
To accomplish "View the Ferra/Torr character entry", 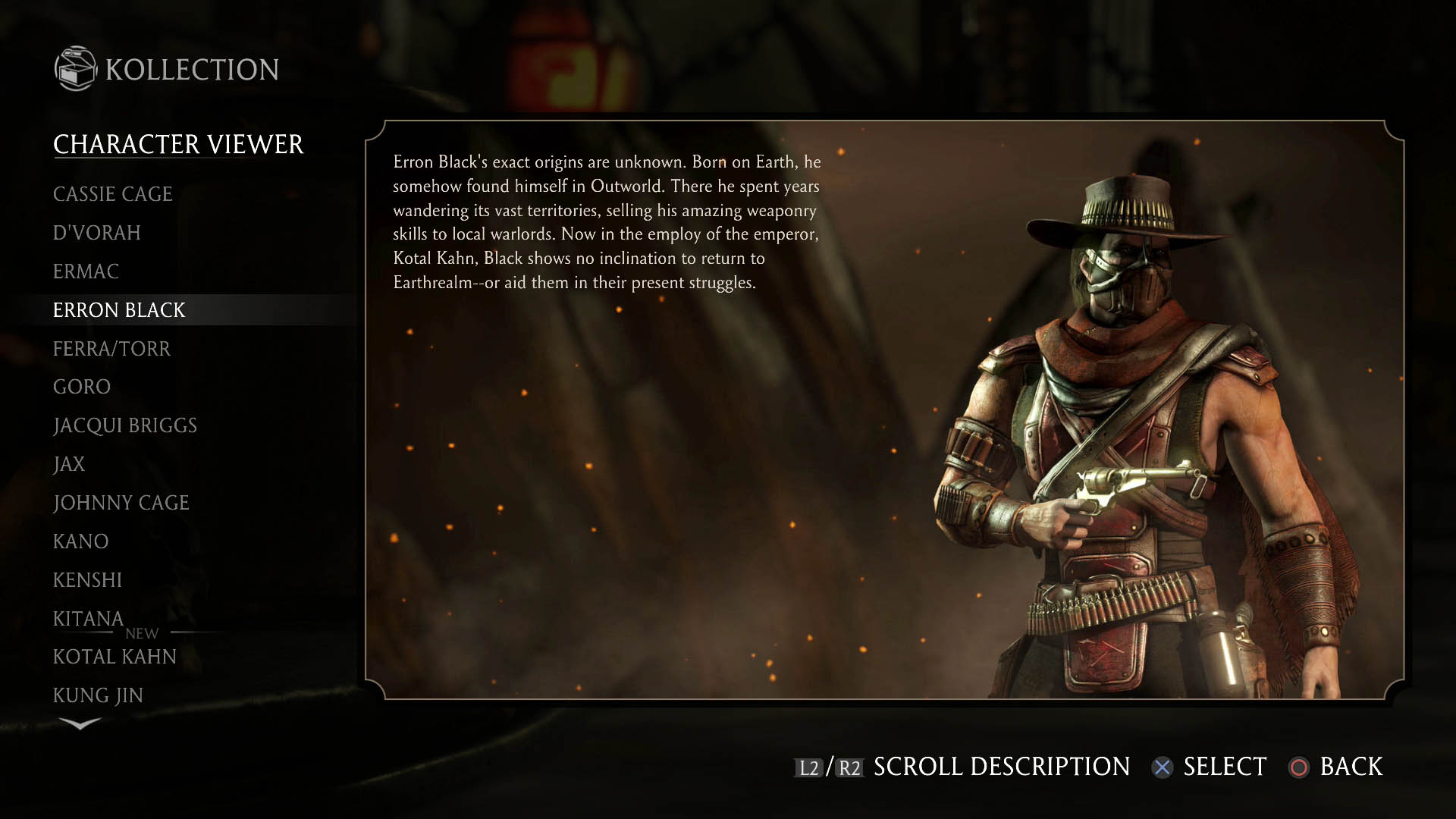I will [x=111, y=349].
